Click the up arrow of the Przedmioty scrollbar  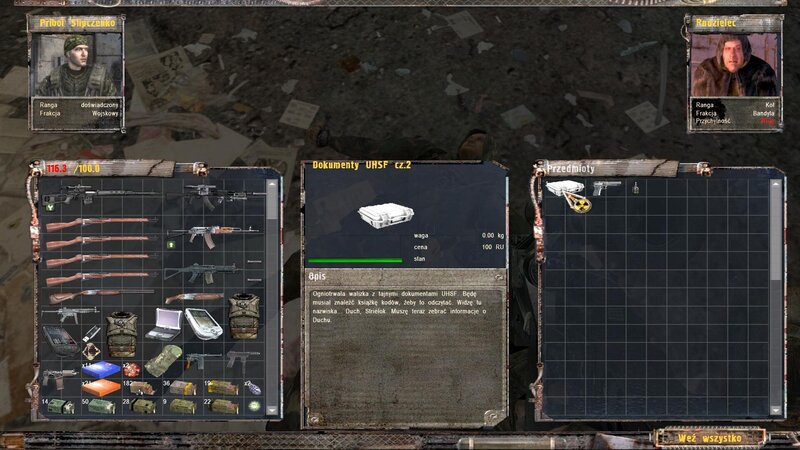point(777,184)
